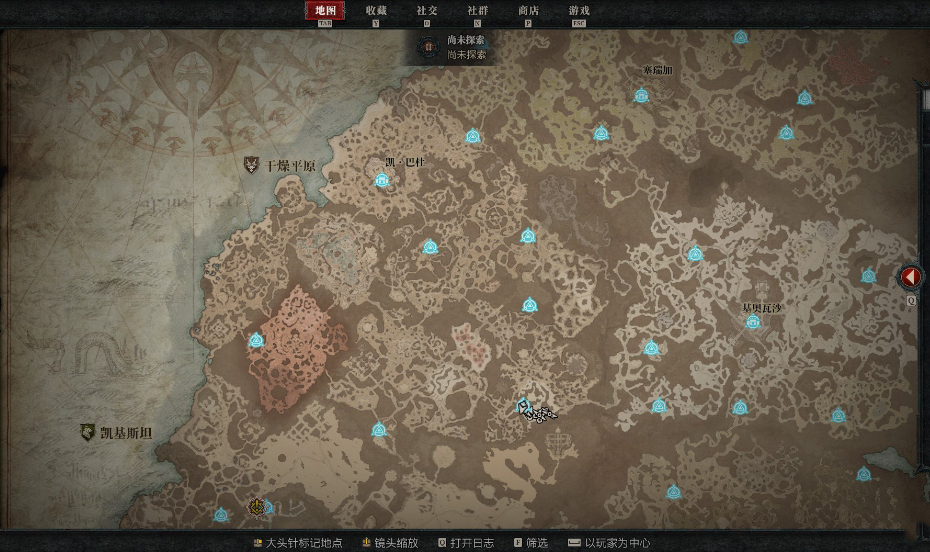This screenshot has height=552, width=930.
Task: Open the 商店 shop tab
Action: (x=529, y=11)
